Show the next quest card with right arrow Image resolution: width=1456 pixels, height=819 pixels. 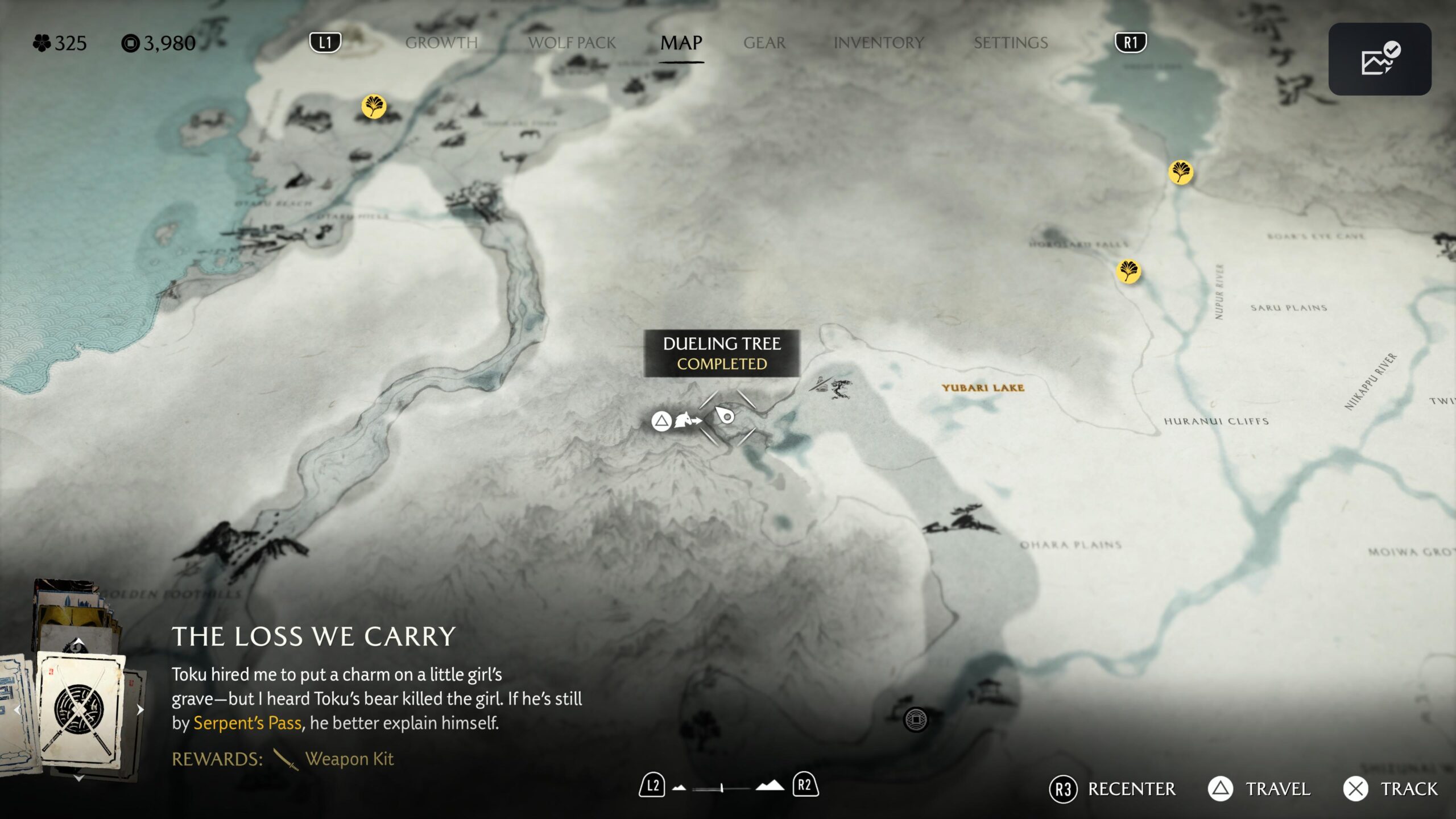tap(140, 710)
